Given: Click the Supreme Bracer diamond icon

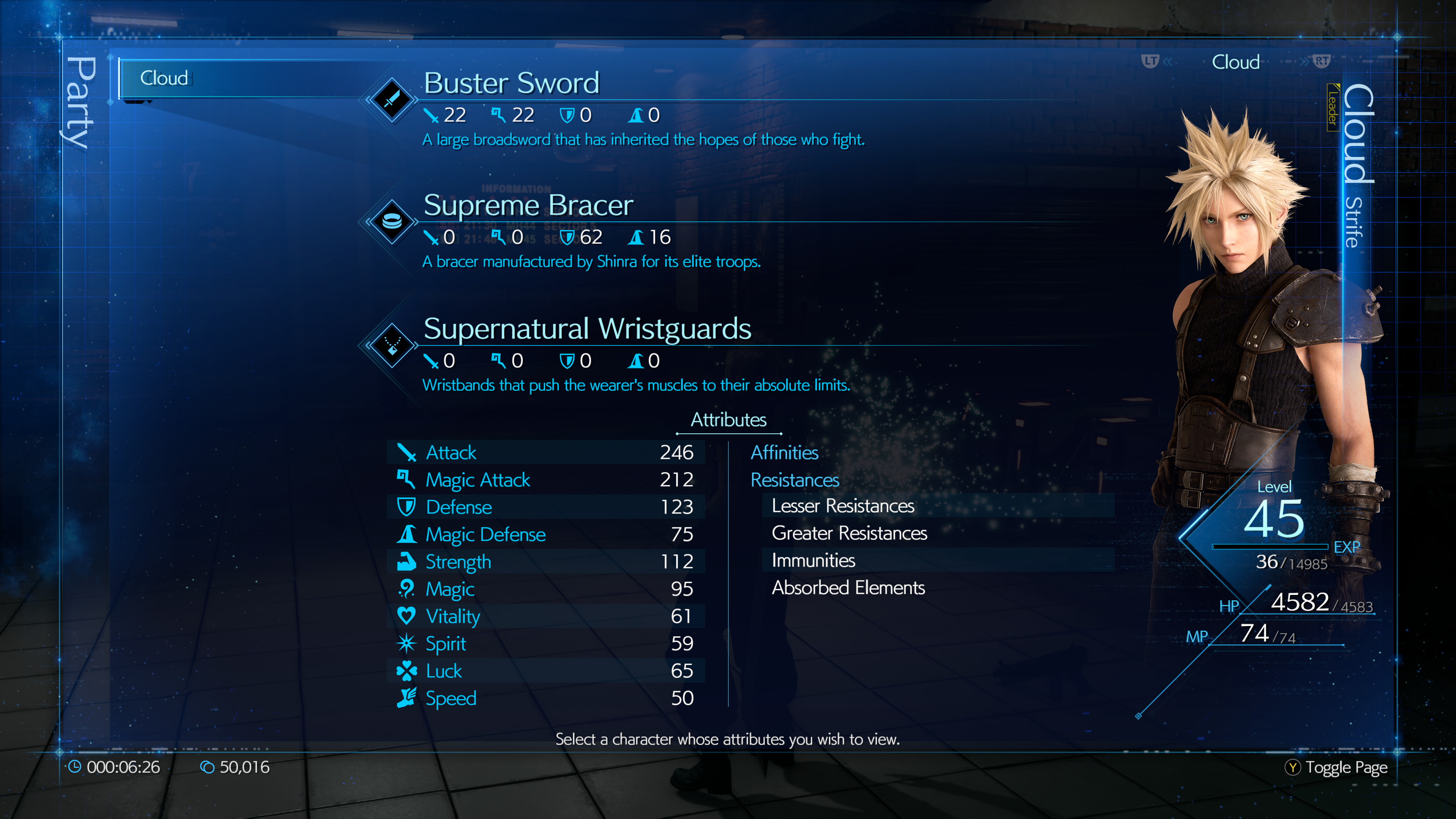Looking at the screenshot, I should pos(392,221).
